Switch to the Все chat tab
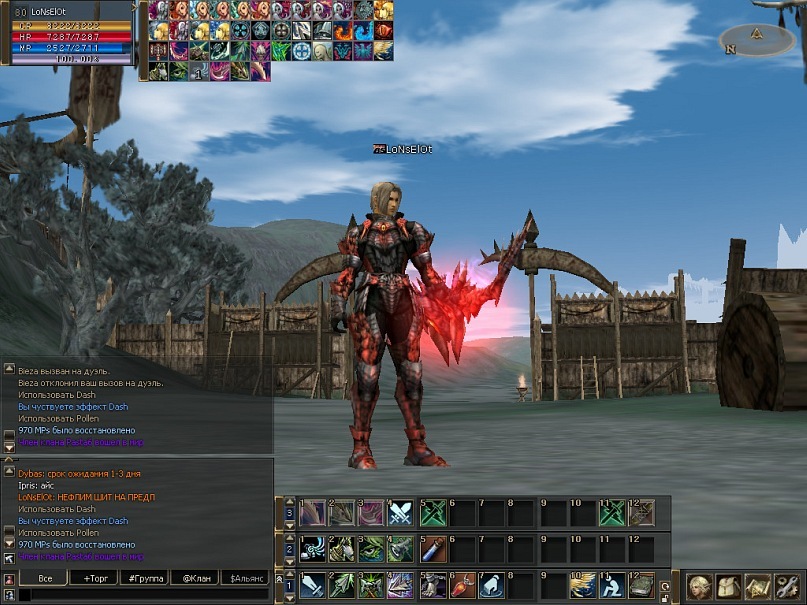 45,578
